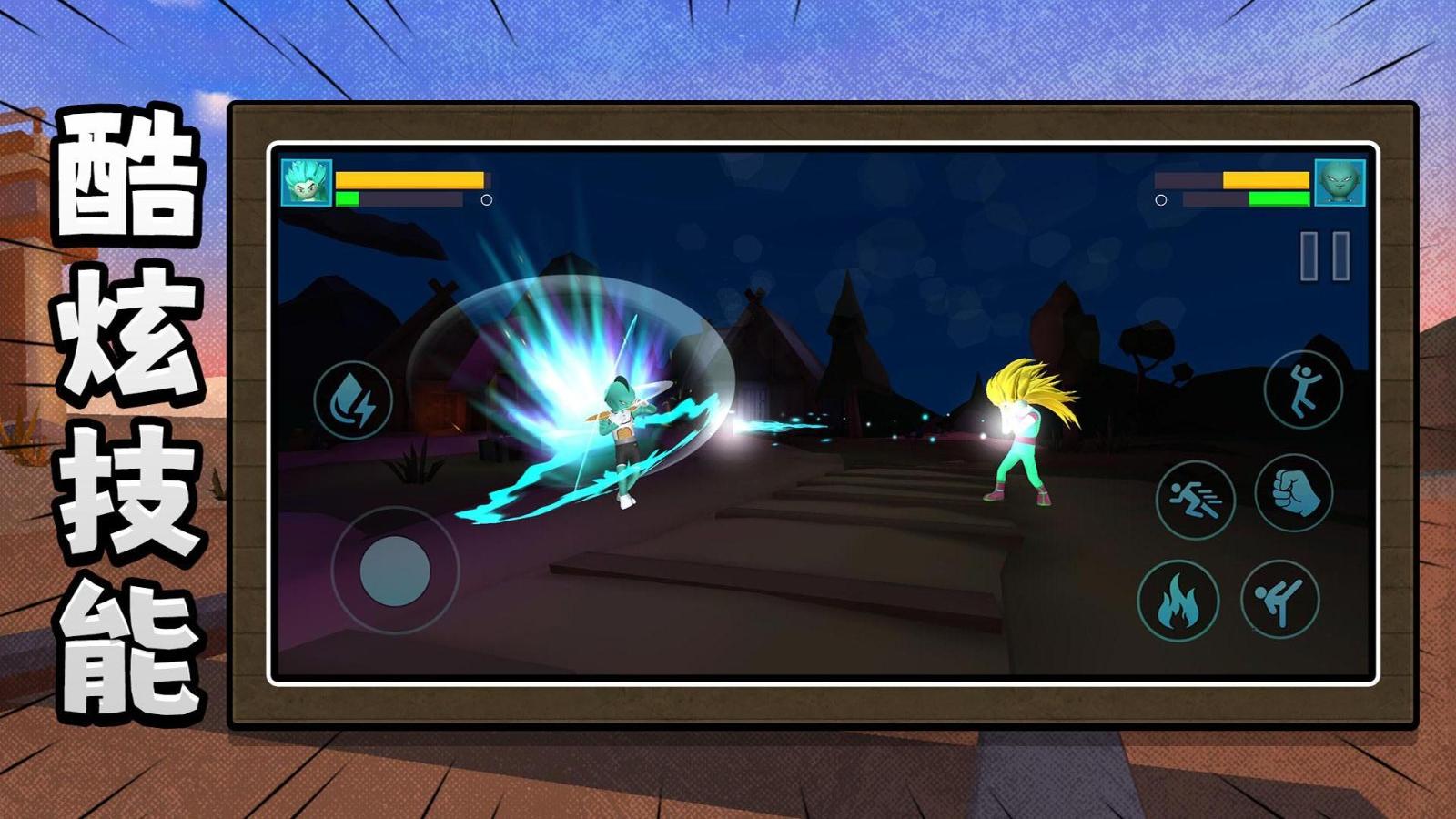Activate the water-lightning energy skill
This screenshot has width=1456, height=819.
click(x=353, y=400)
